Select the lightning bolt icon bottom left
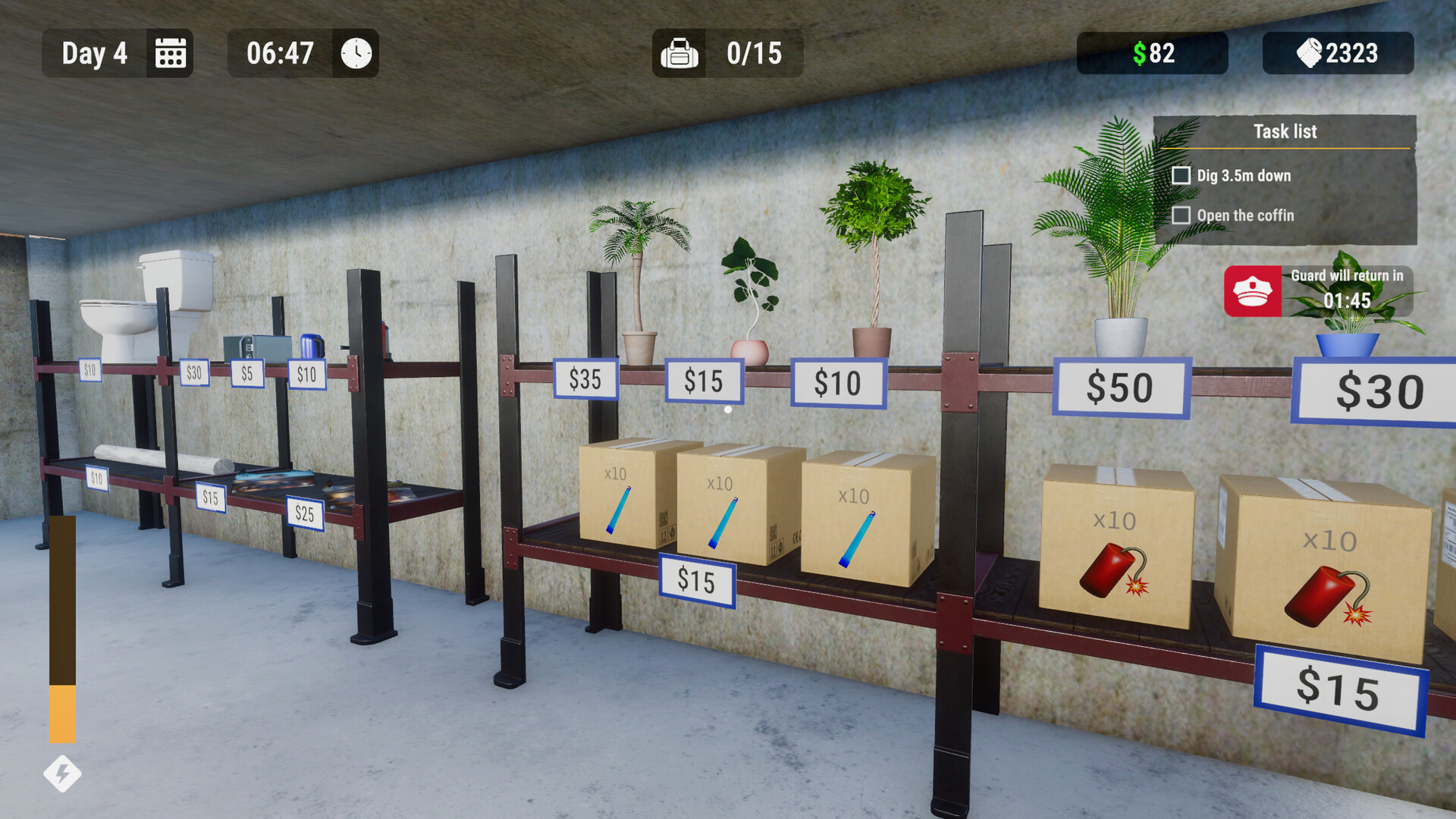The image size is (1456, 819). click(x=61, y=774)
